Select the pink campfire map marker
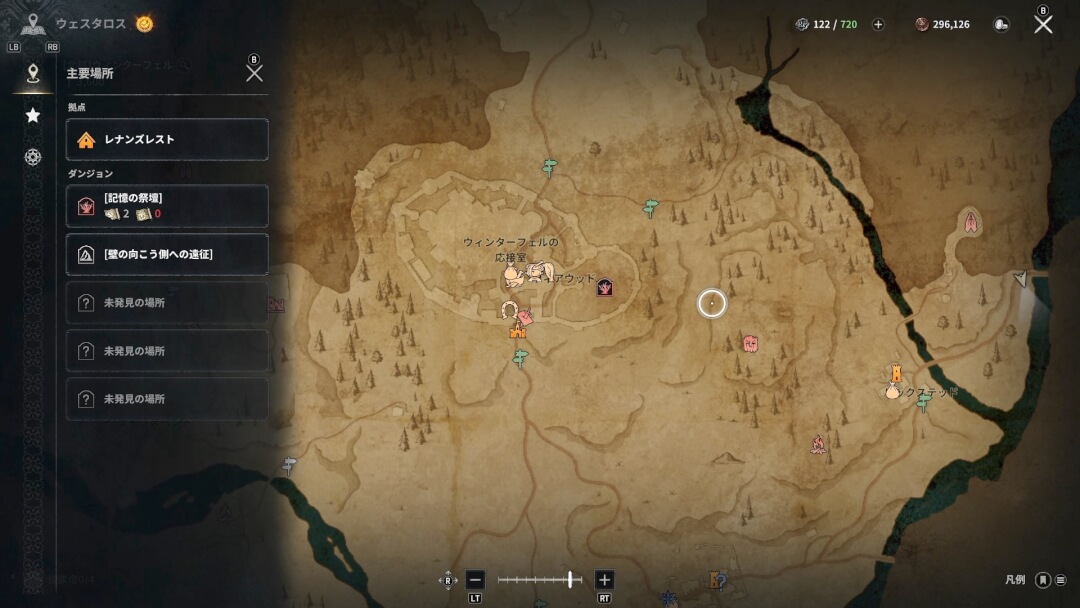This screenshot has height=608, width=1080. pyautogui.click(x=818, y=443)
